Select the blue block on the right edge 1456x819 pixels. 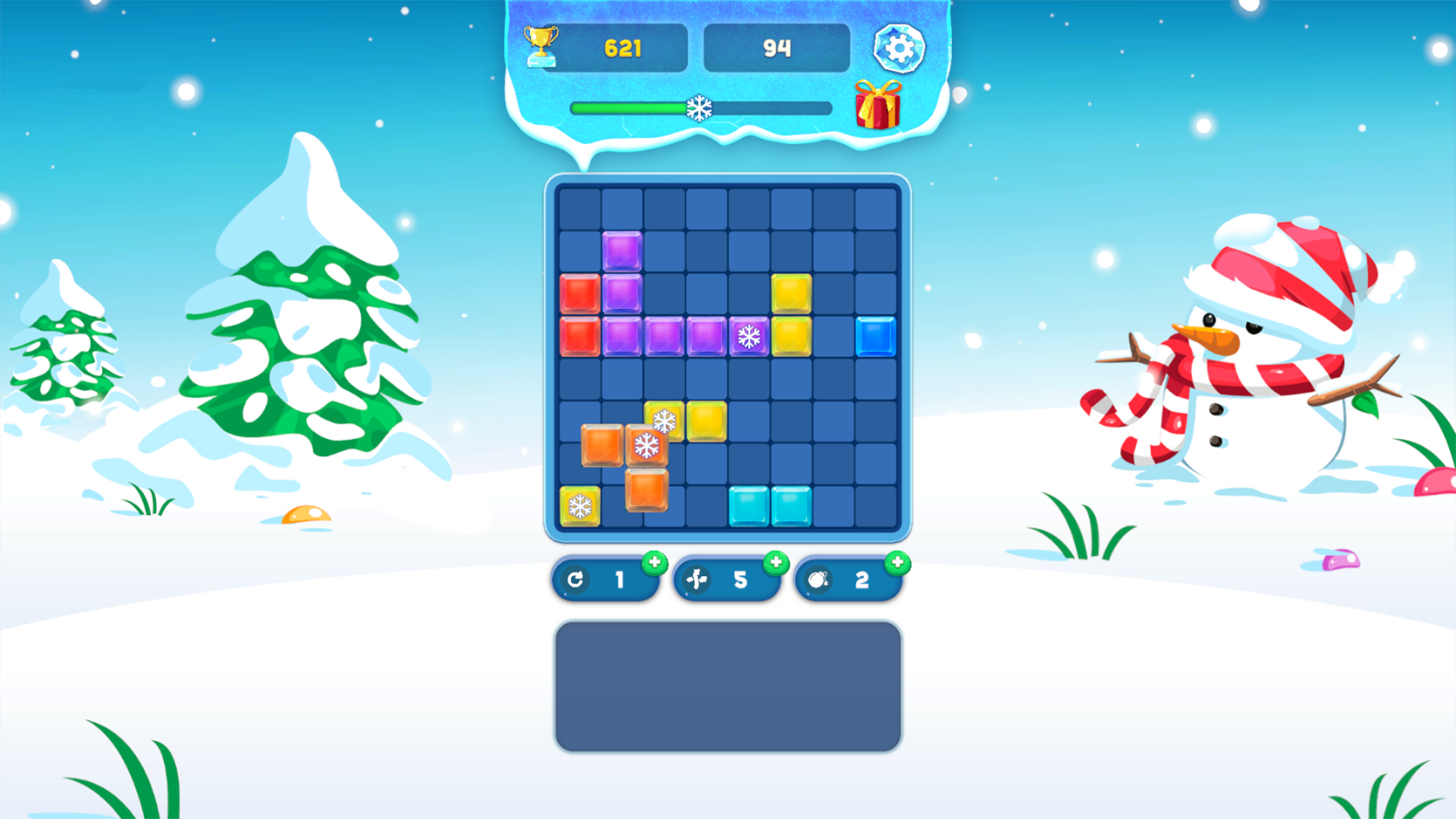[877, 335]
